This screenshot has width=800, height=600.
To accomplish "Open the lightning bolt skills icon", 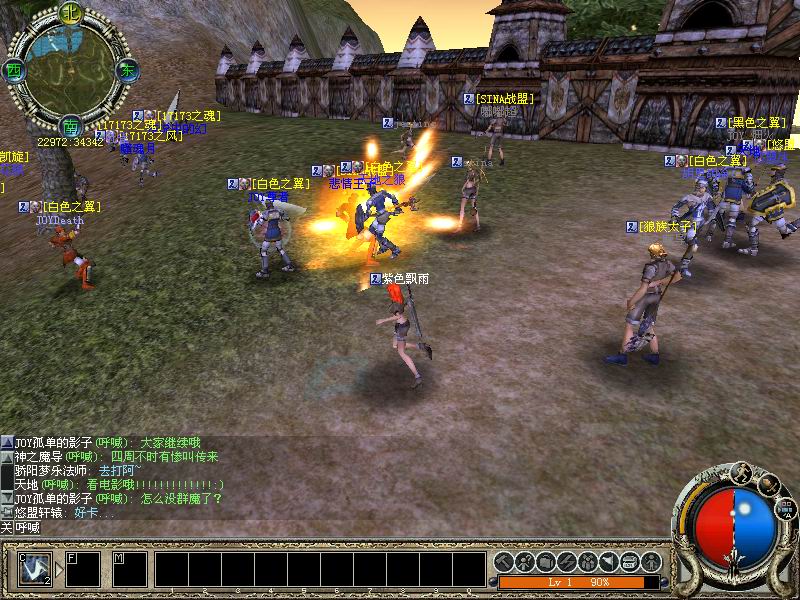I will coord(566,562).
